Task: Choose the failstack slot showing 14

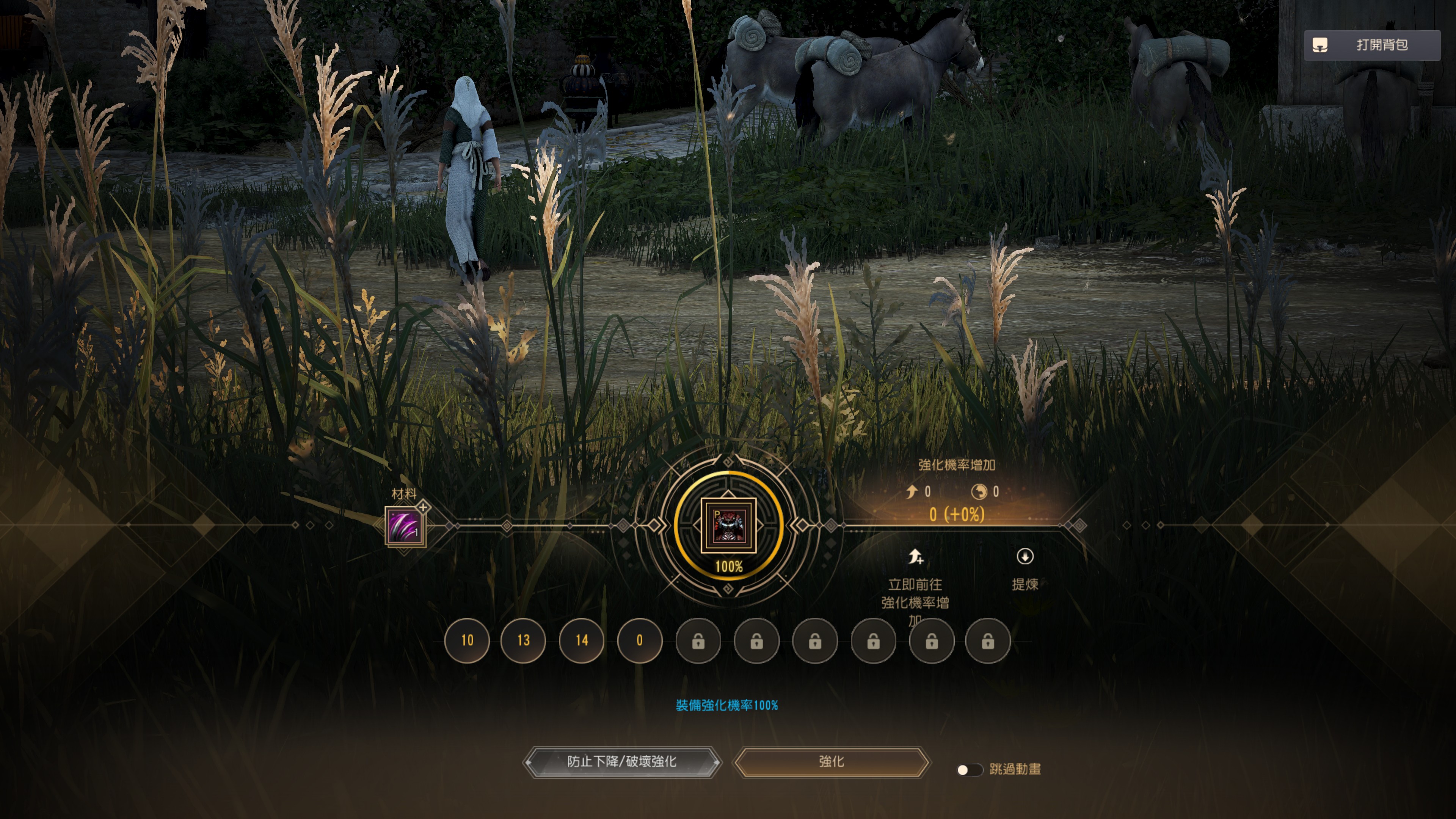Action: point(582,640)
